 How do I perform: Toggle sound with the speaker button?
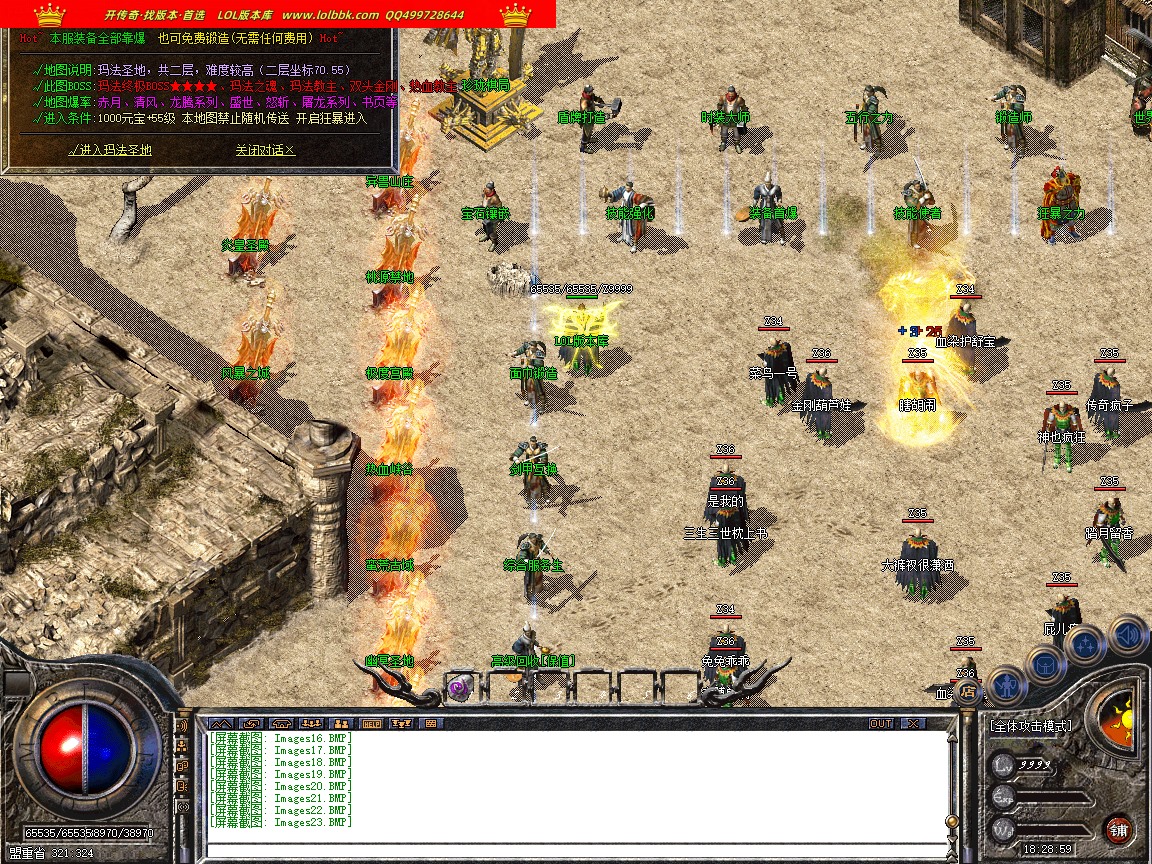point(1127,633)
